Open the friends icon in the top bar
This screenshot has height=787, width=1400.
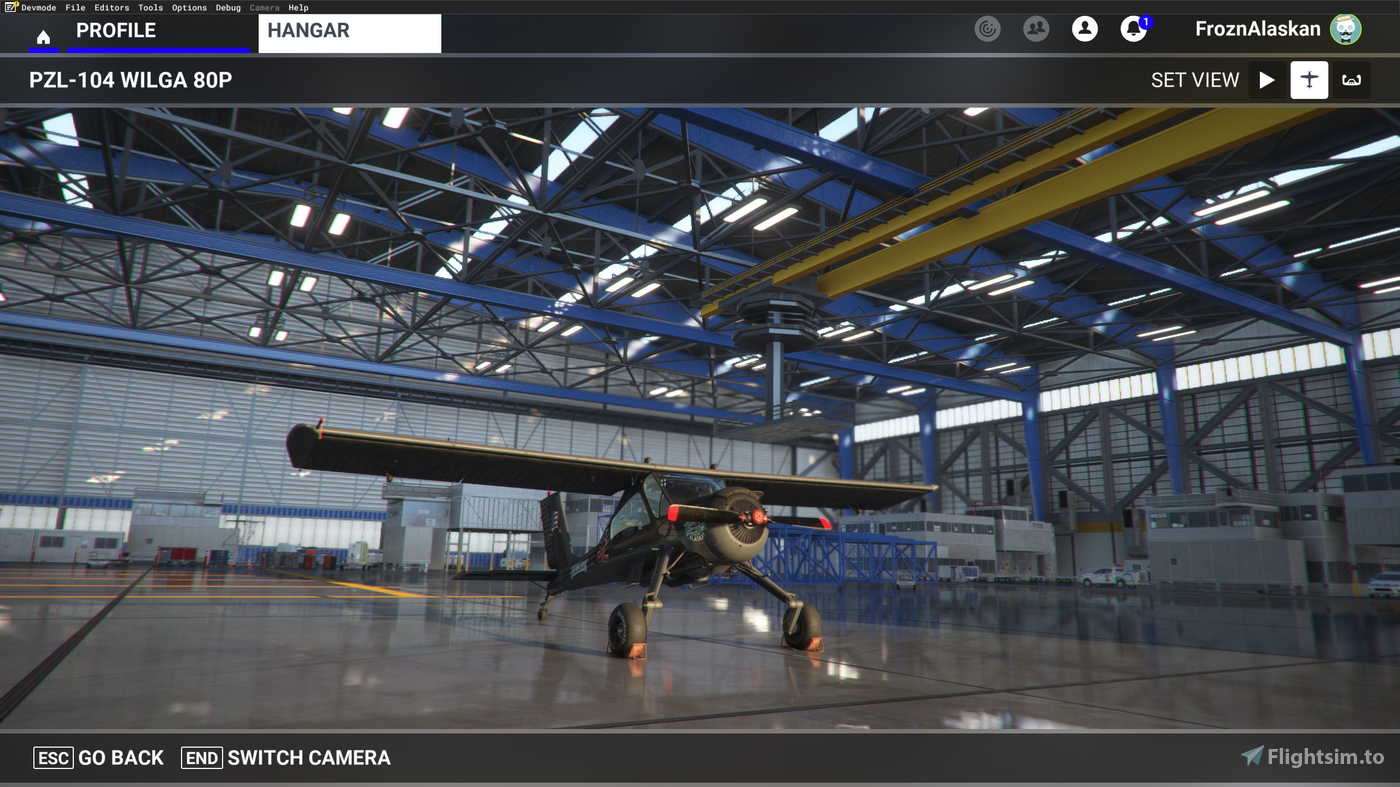(1036, 29)
